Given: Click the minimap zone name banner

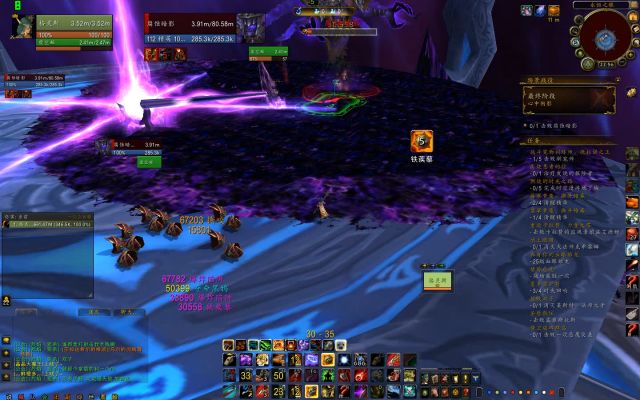Looking at the screenshot, I should [x=604, y=4].
